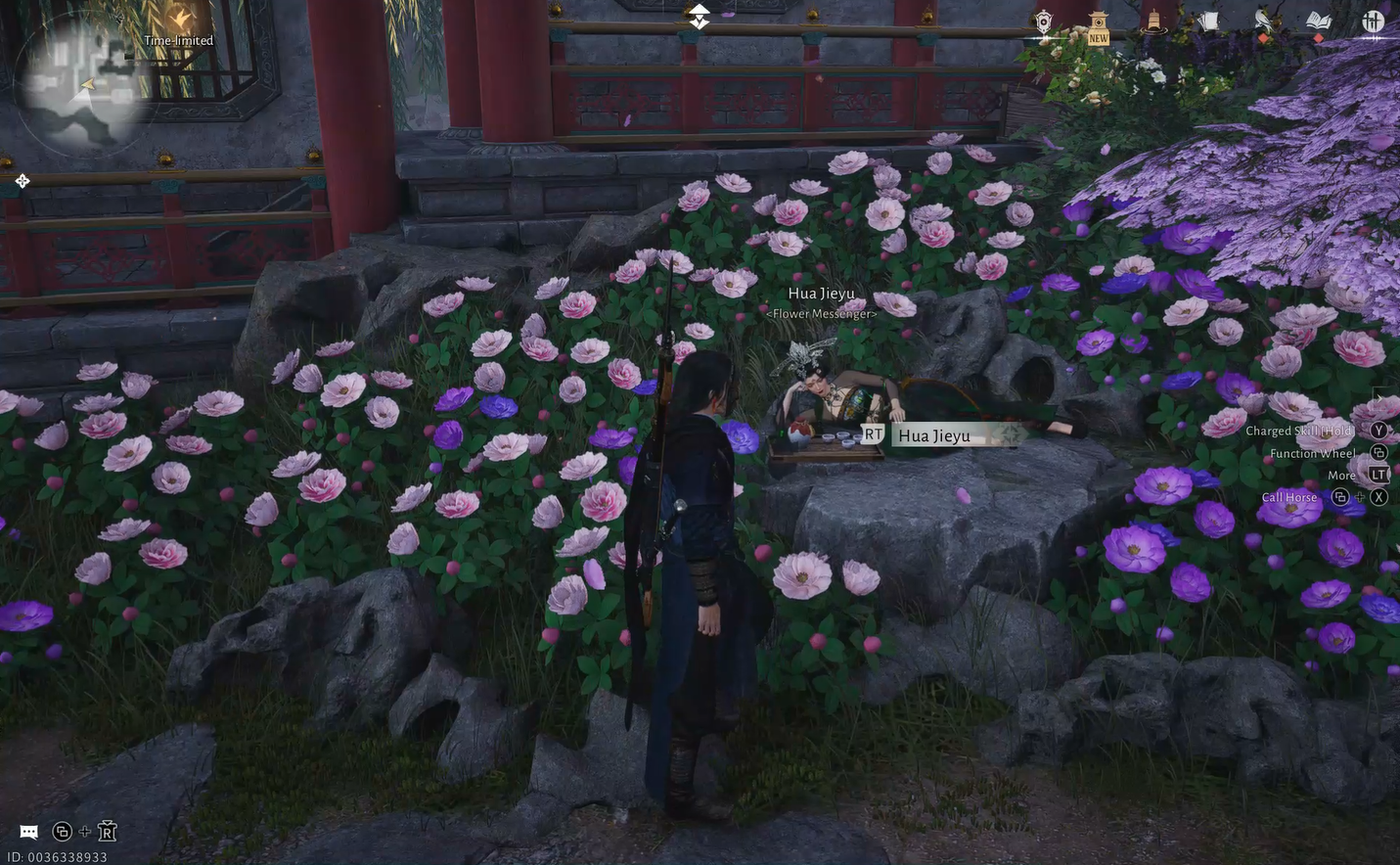Screen dimensions: 1400x865
Task: Open the Function Wheel option
Action: coord(1313,451)
